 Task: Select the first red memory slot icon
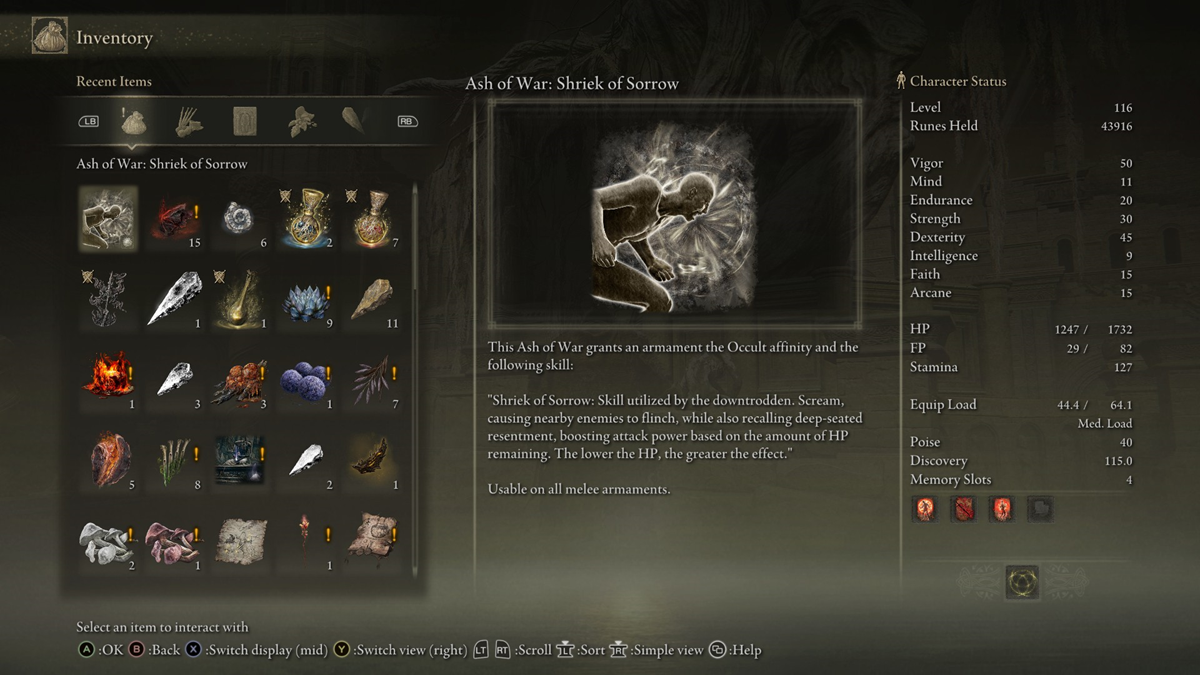point(924,509)
